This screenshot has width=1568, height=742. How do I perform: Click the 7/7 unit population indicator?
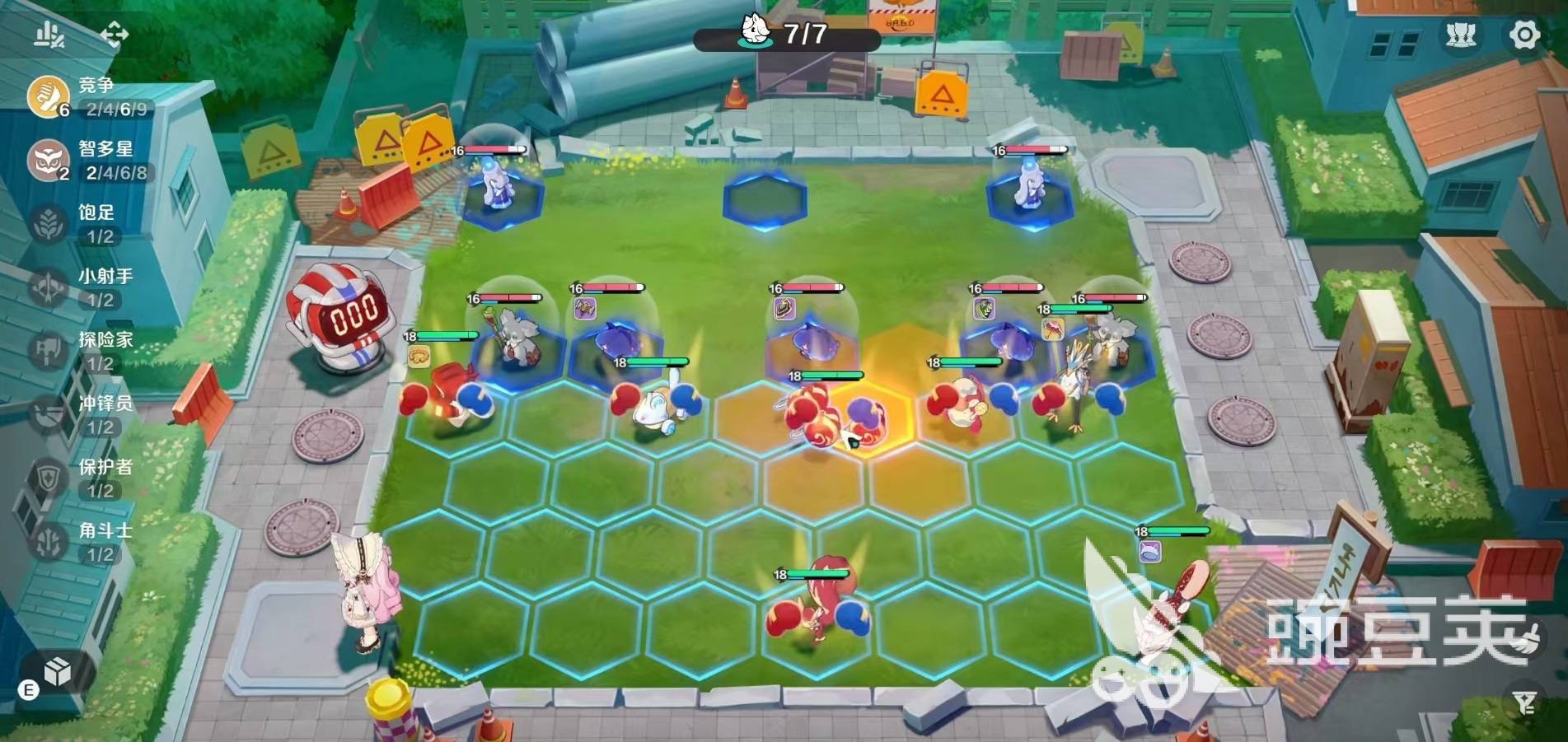click(787, 35)
